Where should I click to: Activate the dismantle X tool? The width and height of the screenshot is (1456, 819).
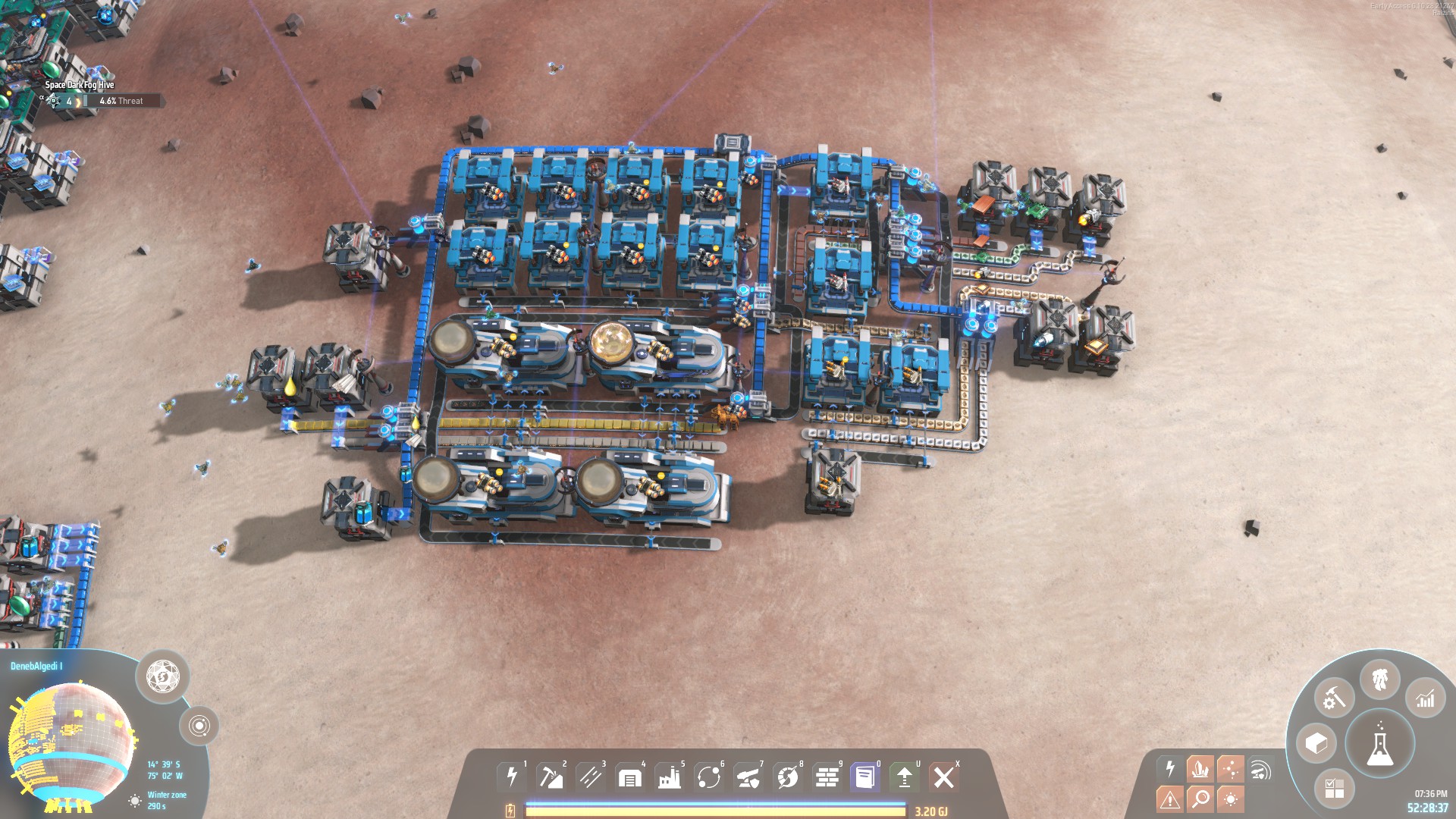[x=944, y=777]
